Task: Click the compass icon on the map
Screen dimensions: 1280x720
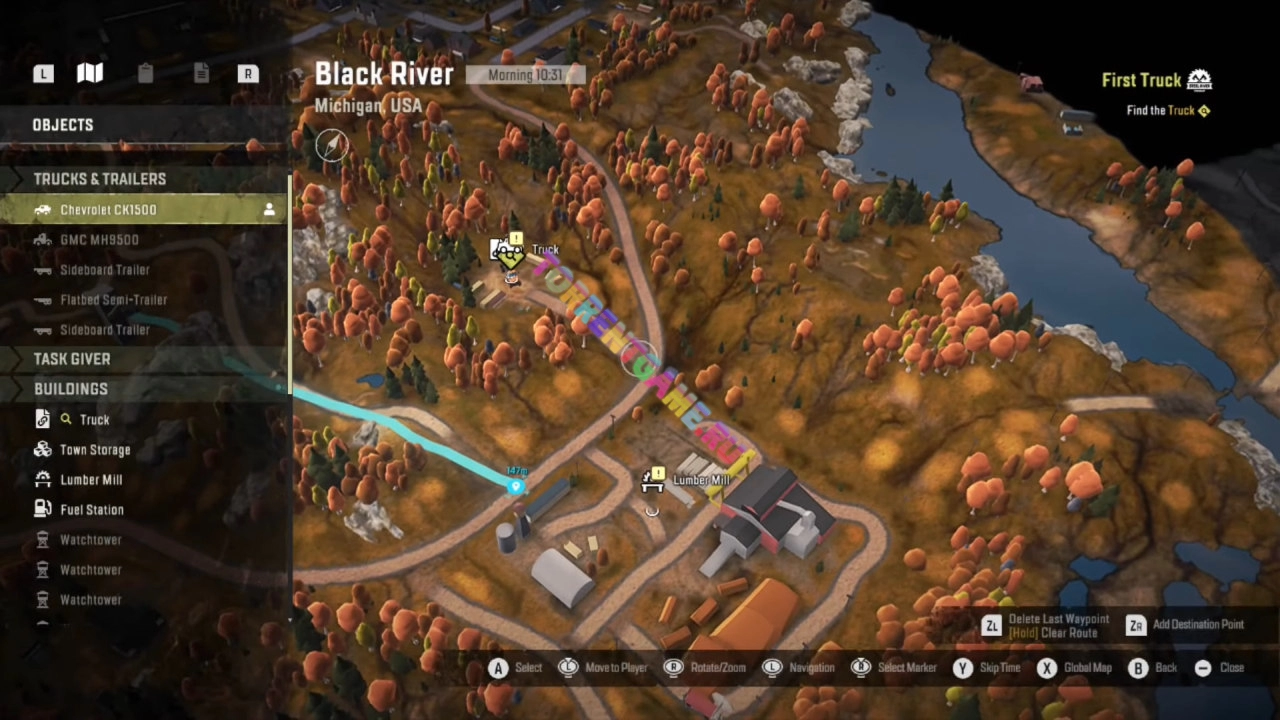Action: tap(332, 146)
